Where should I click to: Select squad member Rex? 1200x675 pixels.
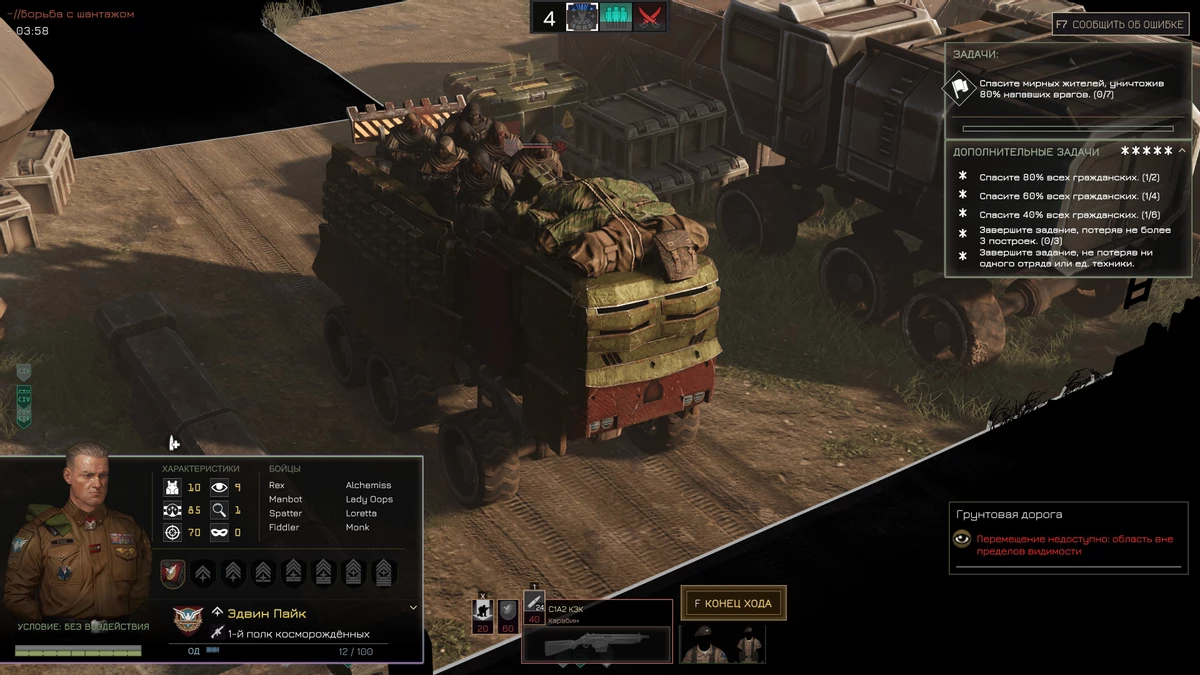[x=277, y=485]
